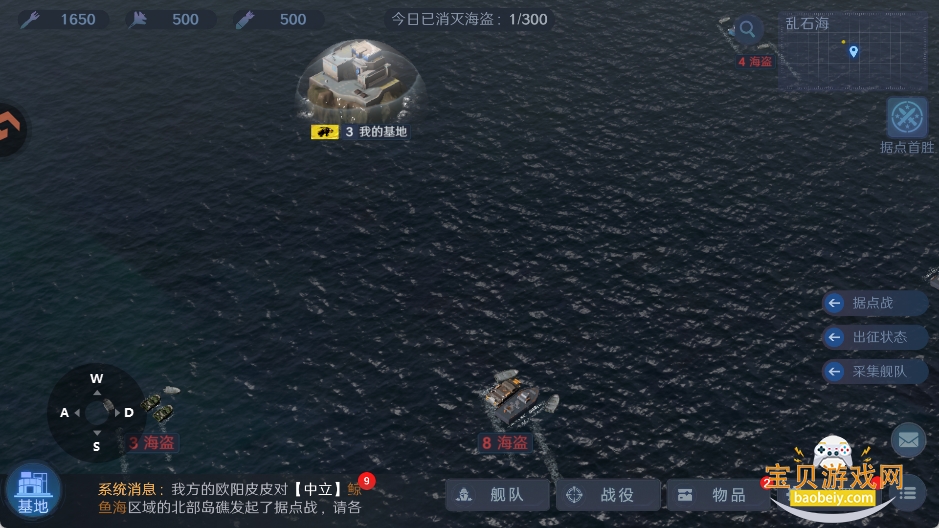Return to base with the 基地 button
939x528 pixels.
point(33,490)
